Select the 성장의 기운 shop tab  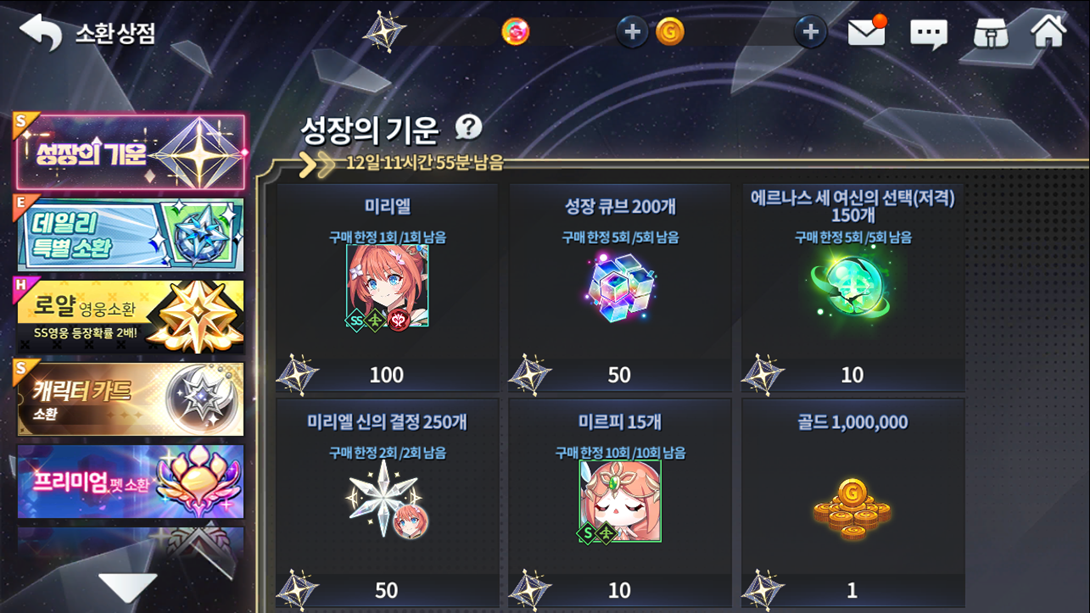click(x=130, y=153)
